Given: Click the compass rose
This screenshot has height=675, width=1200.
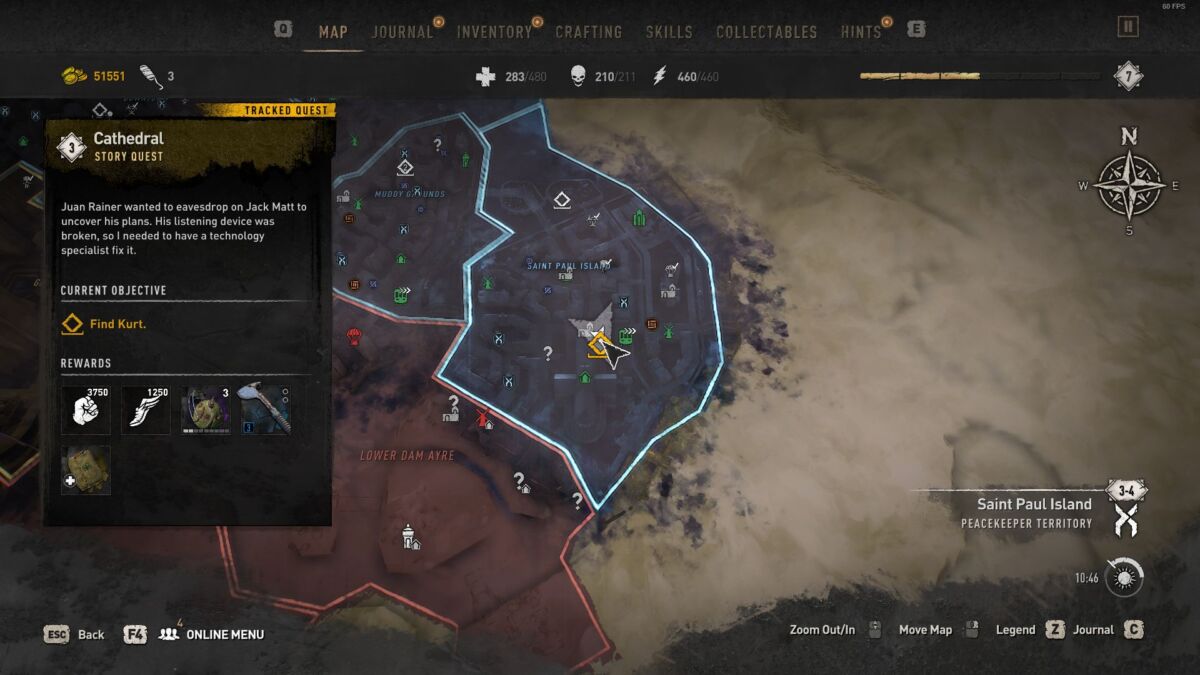Looking at the screenshot, I should click(x=1129, y=185).
